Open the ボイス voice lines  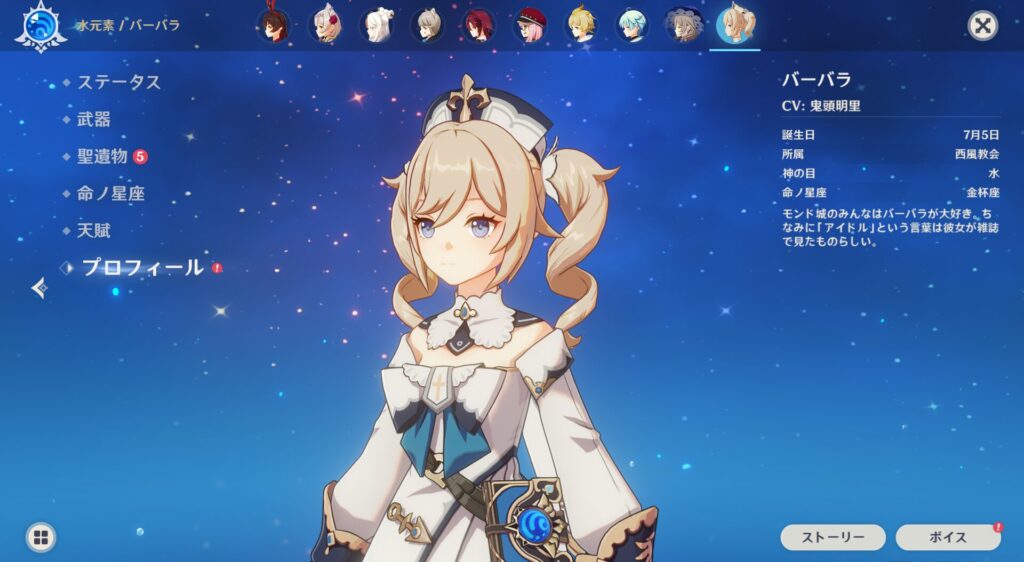click(x=947, y=537)
